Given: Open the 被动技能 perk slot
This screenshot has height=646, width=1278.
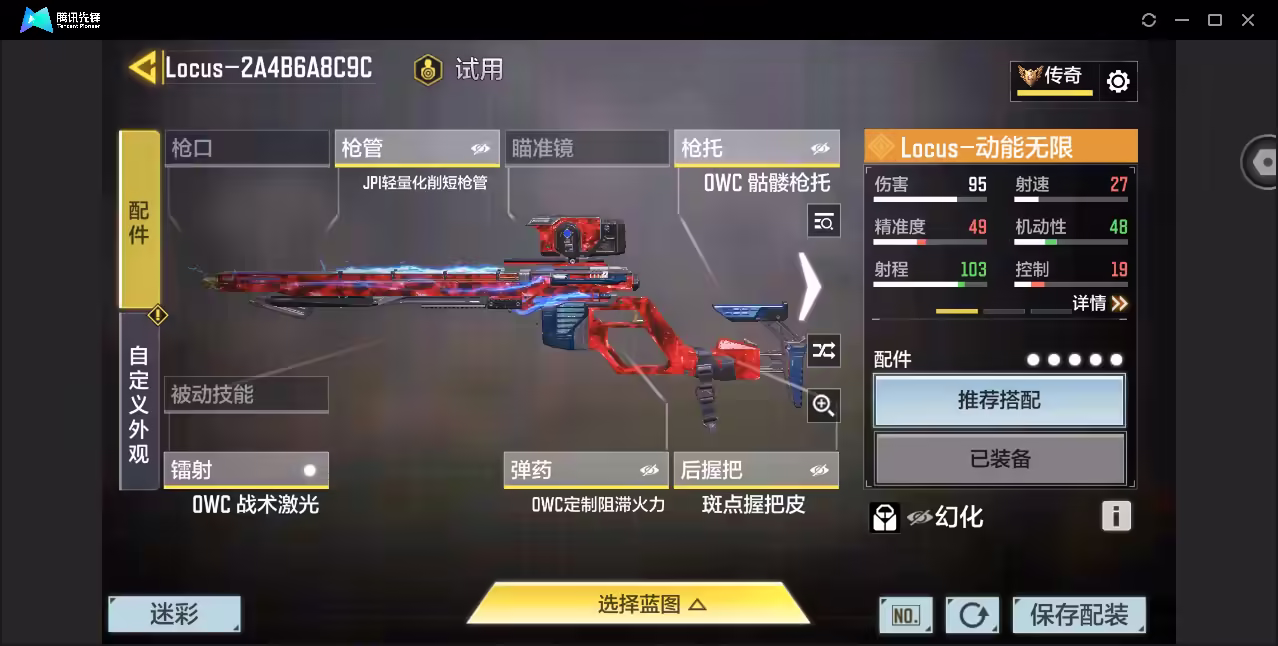Looking at the screenshot, I should tap(246, 394).
